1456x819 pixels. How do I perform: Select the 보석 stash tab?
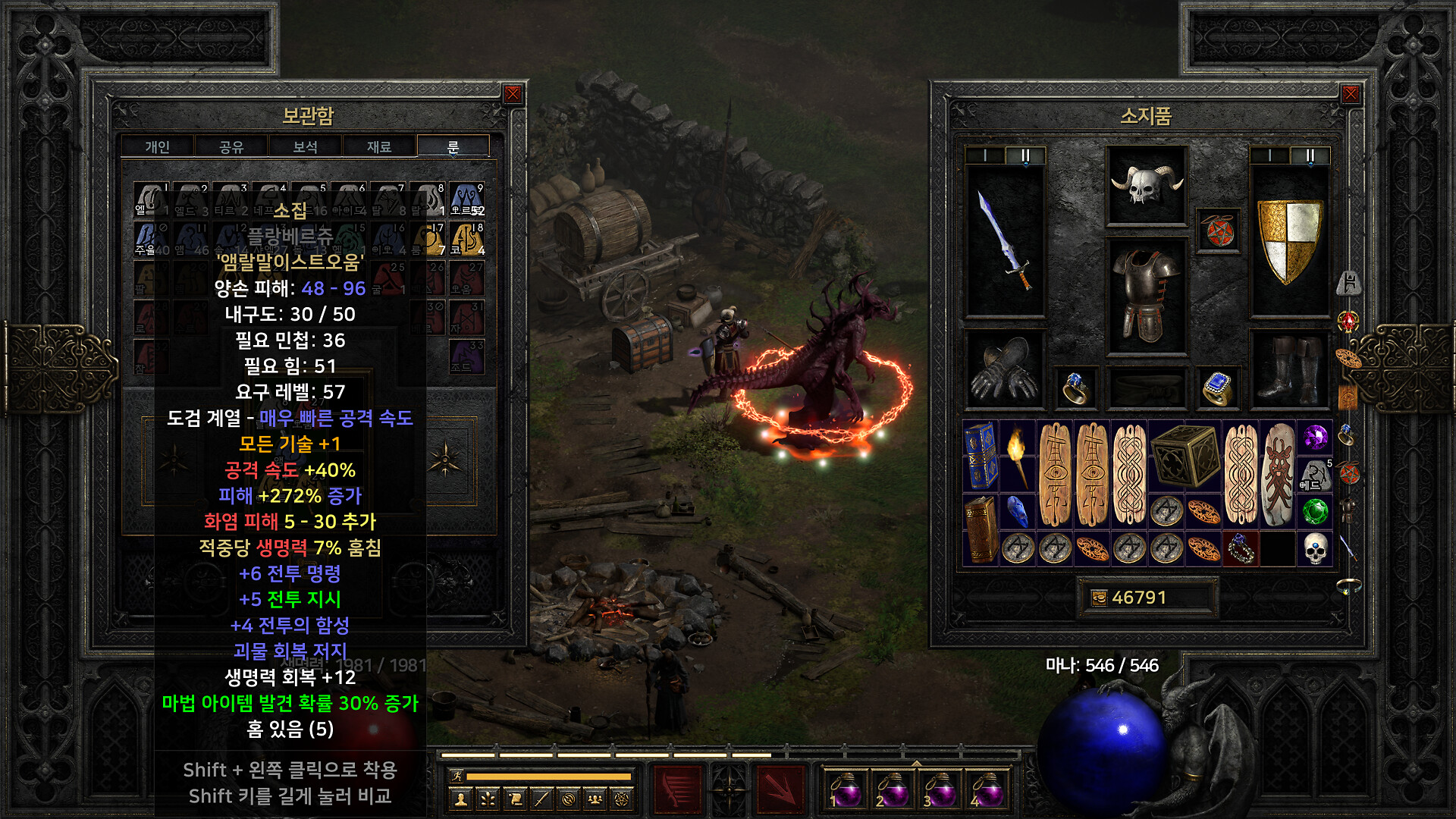[x=305, y=146]
